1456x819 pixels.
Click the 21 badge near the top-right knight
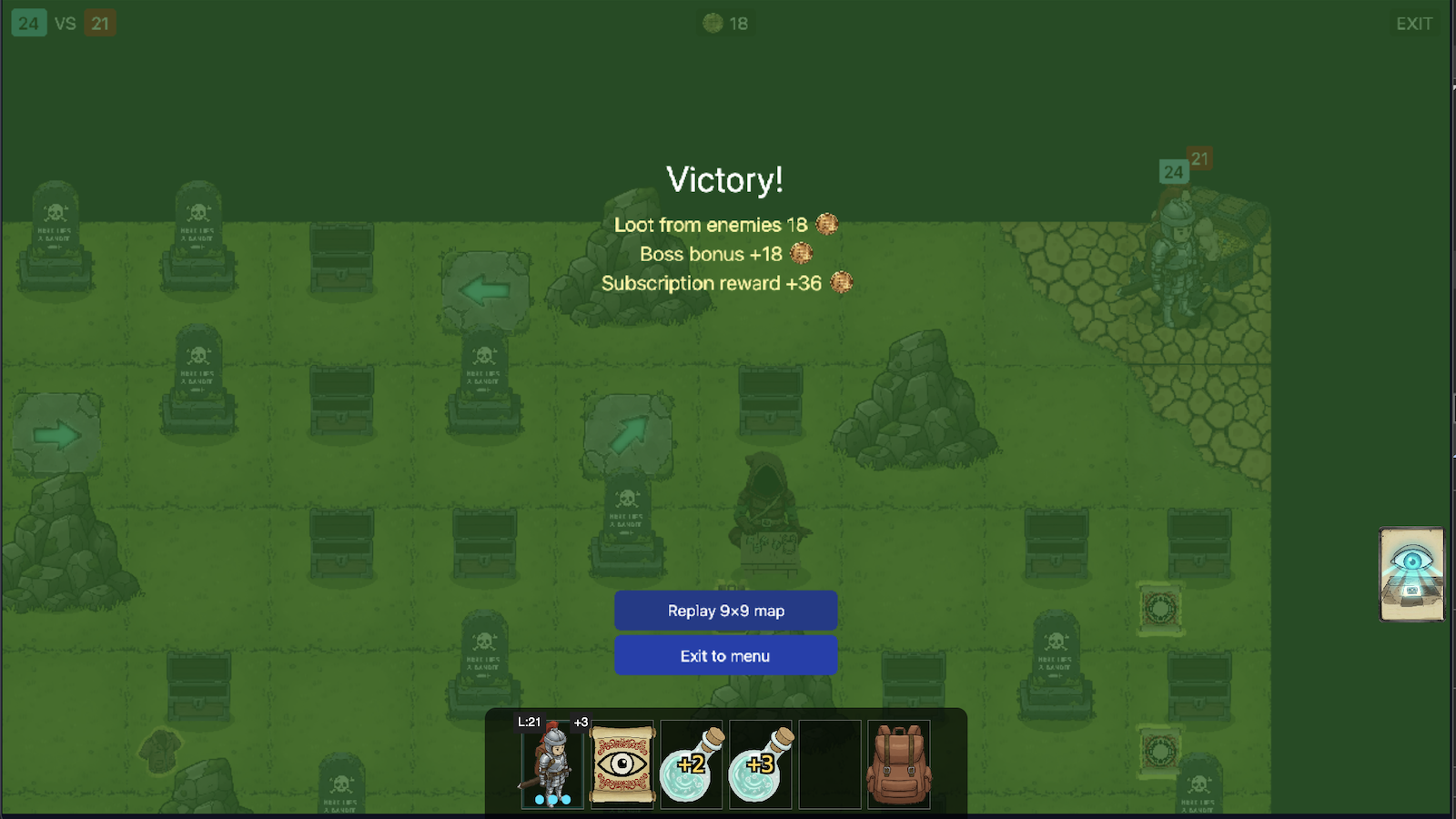(x=1198, y=158)
